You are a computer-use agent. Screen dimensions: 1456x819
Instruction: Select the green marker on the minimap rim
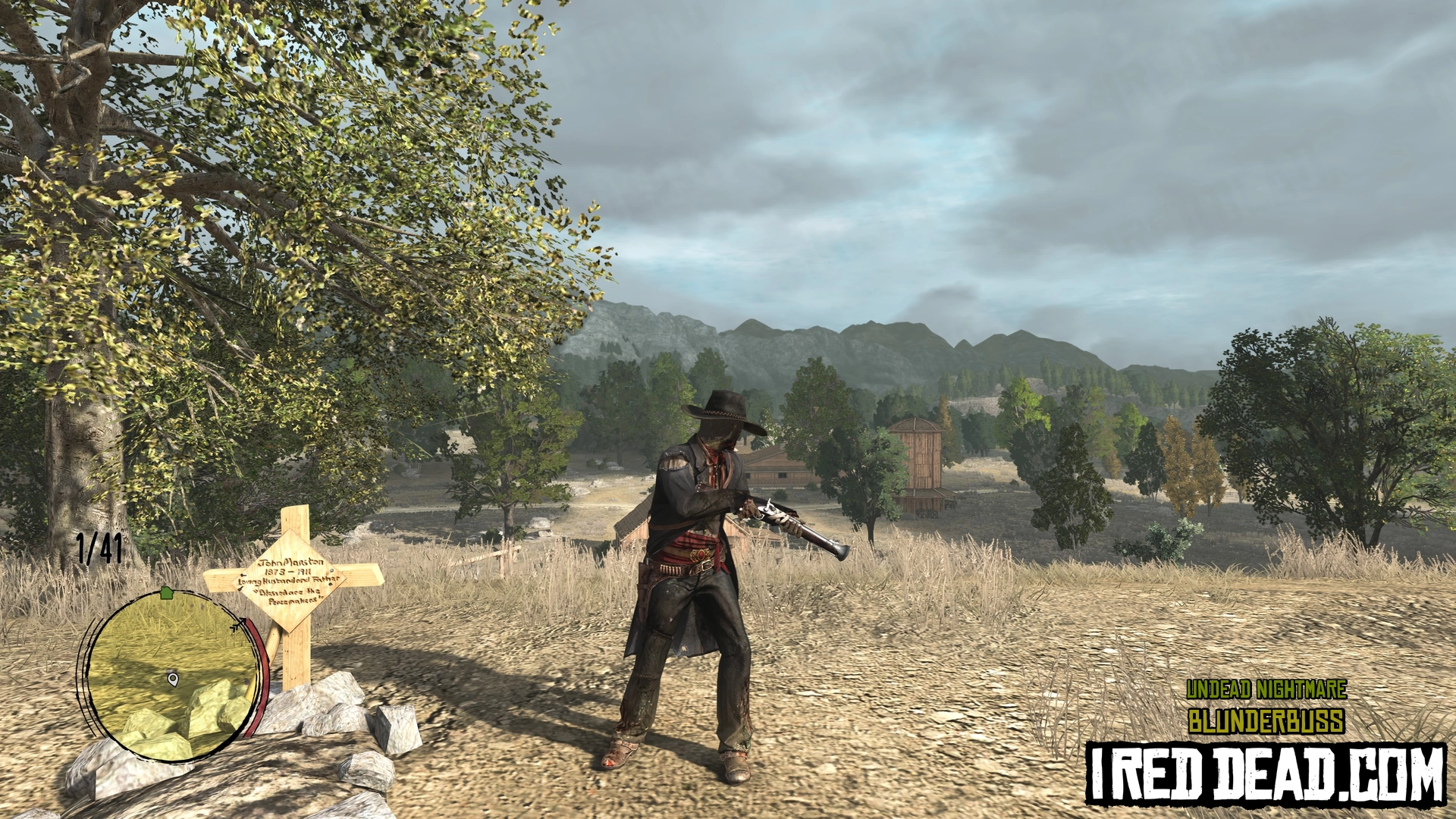point(167,592)
